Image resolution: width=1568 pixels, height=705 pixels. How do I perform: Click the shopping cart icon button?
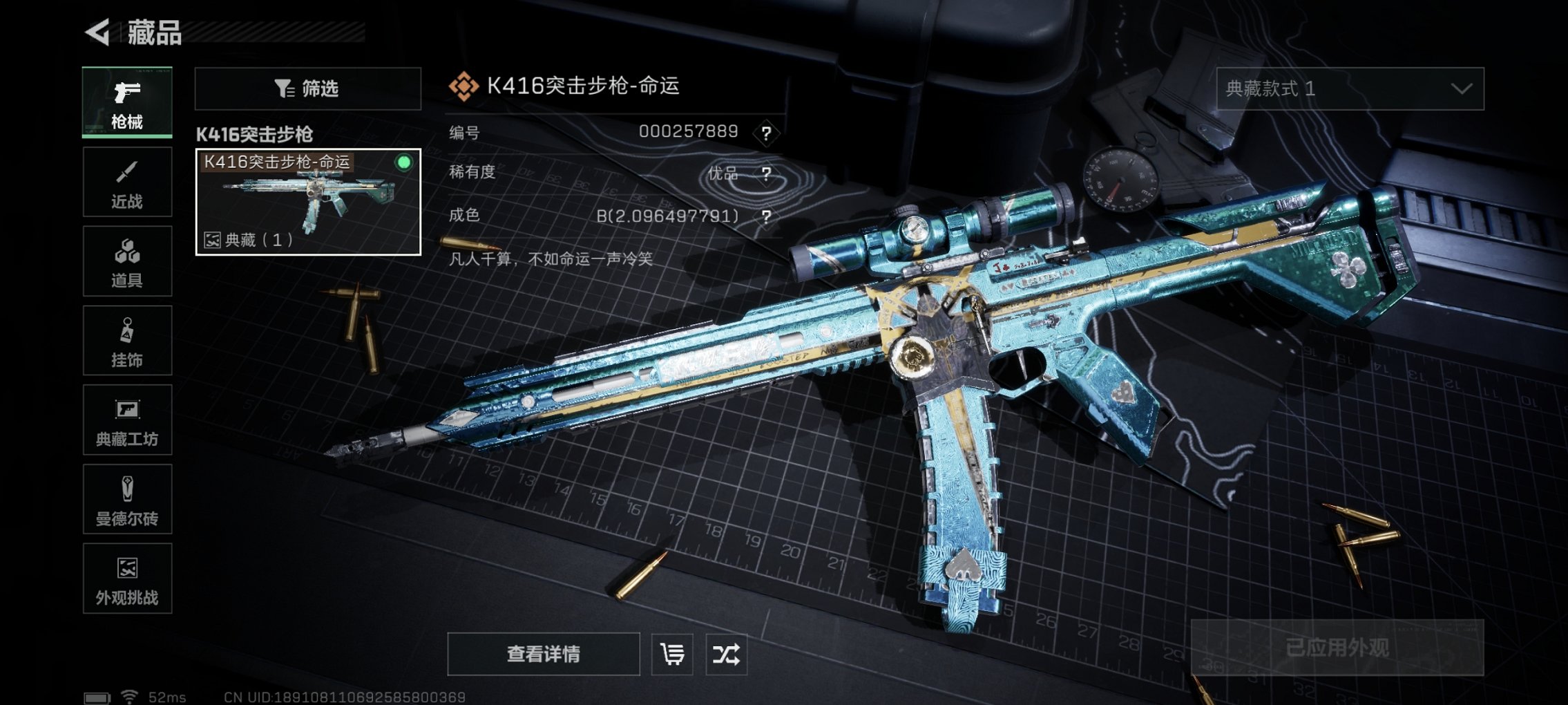pyautogui.click(x=672, y=654)
